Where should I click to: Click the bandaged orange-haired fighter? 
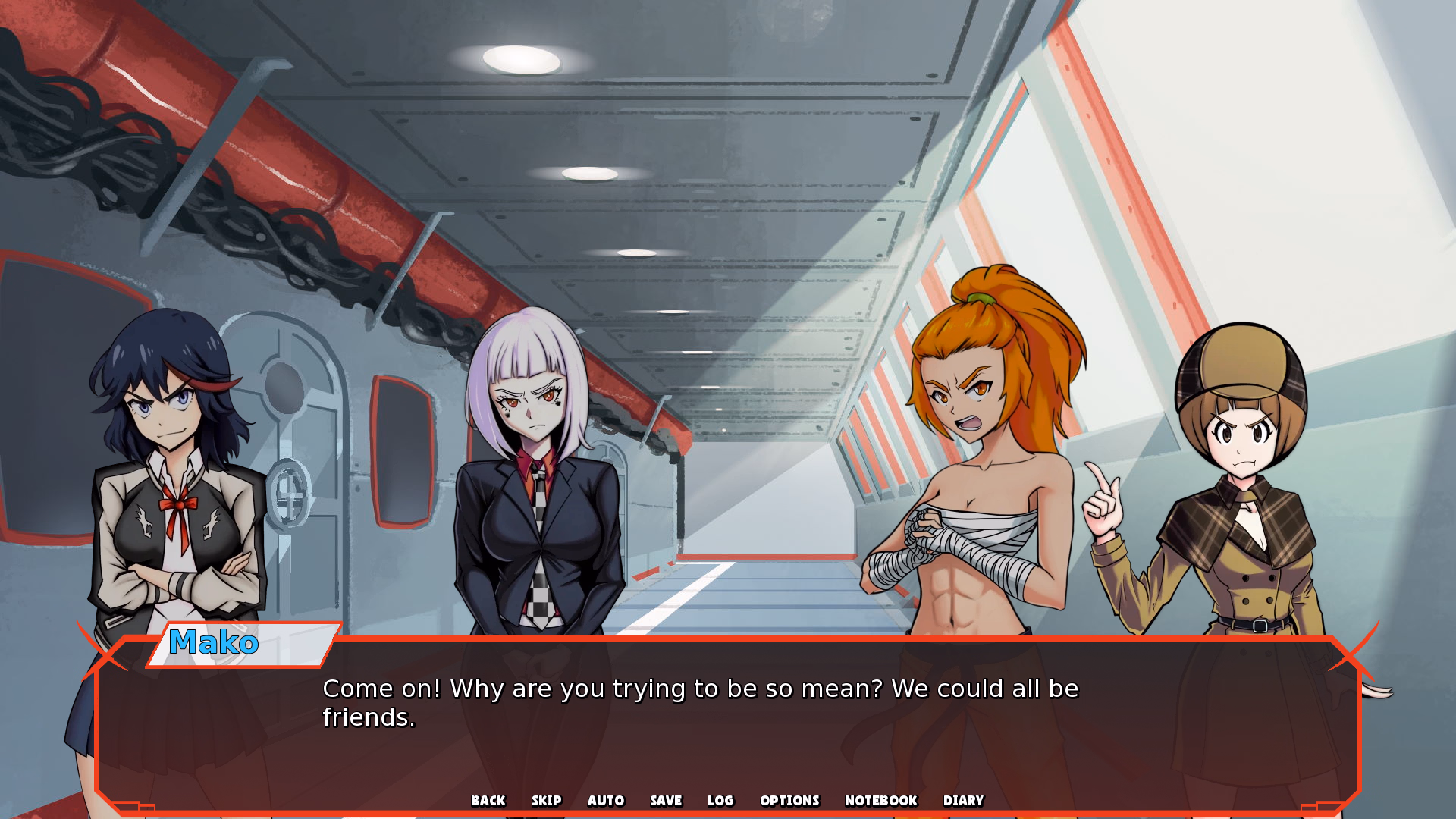(978, 455)
